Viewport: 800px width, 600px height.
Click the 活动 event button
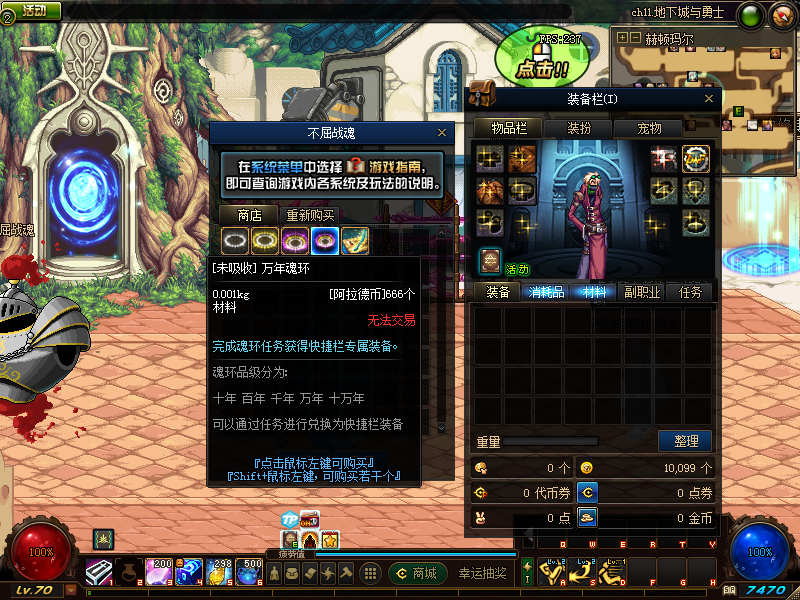(33, 10)
